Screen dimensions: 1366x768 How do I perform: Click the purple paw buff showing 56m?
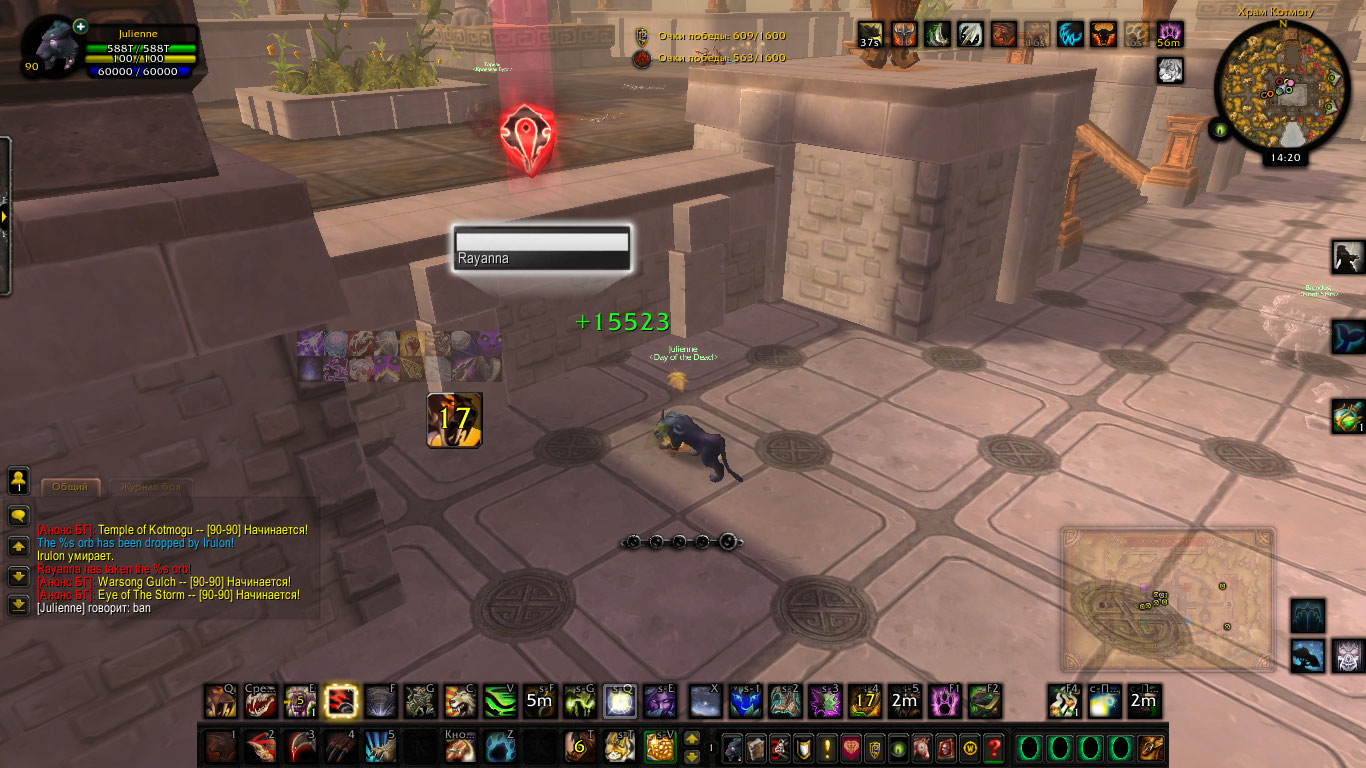point(1169,35)
